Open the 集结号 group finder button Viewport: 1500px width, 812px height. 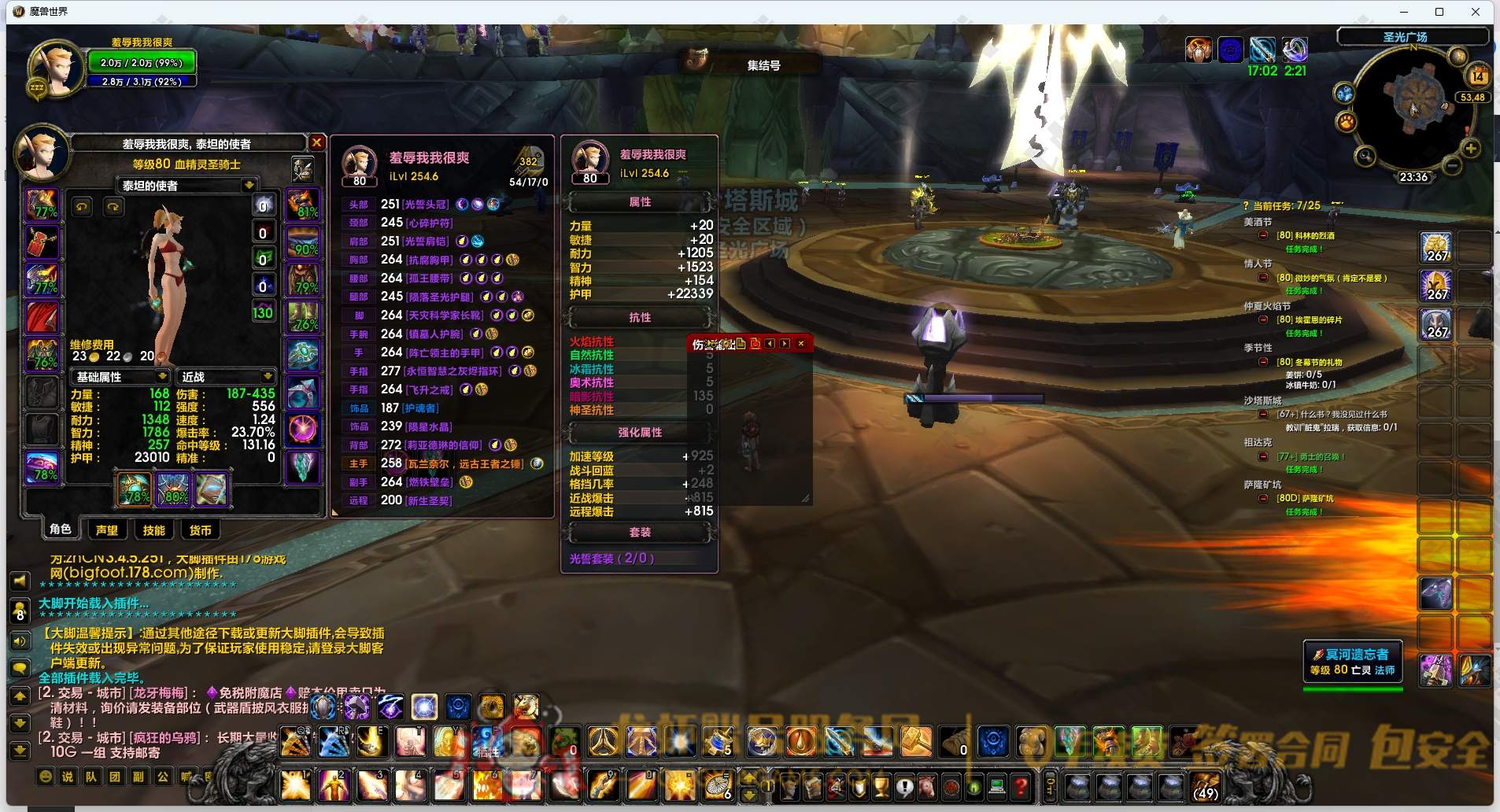pyautogui.click(x=763, y=65)
